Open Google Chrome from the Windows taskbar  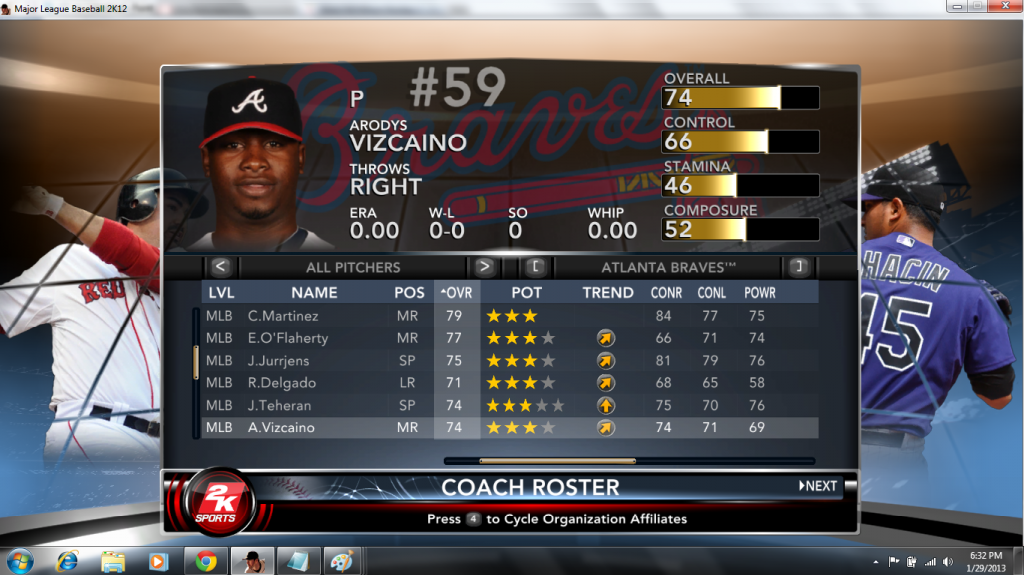[x=206, y=560]
